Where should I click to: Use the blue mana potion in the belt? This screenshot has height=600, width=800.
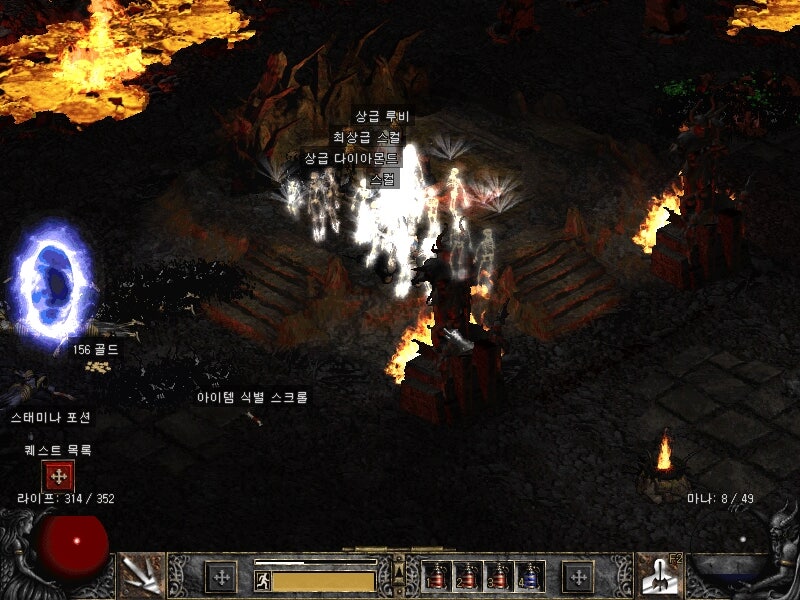point(529,577)
